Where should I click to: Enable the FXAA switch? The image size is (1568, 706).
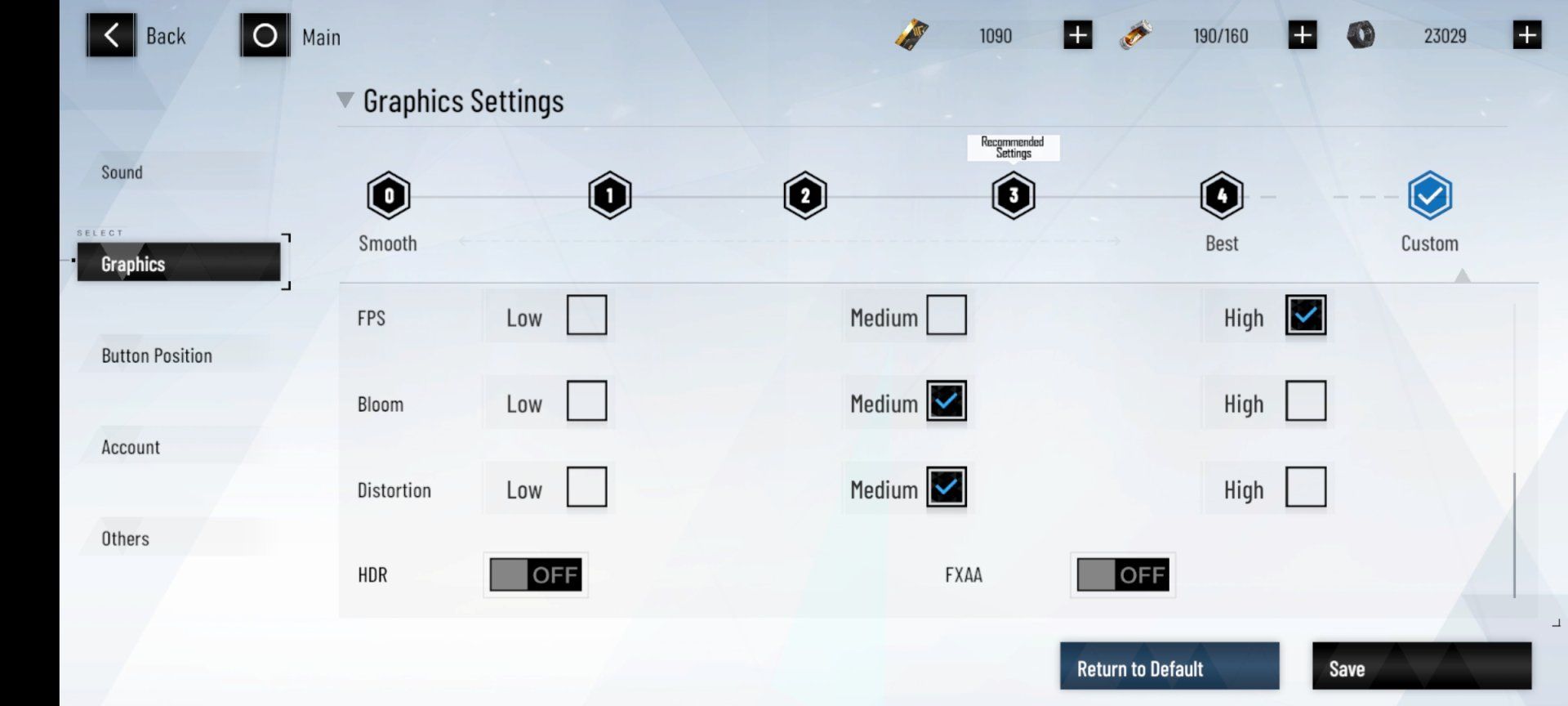1121,574
